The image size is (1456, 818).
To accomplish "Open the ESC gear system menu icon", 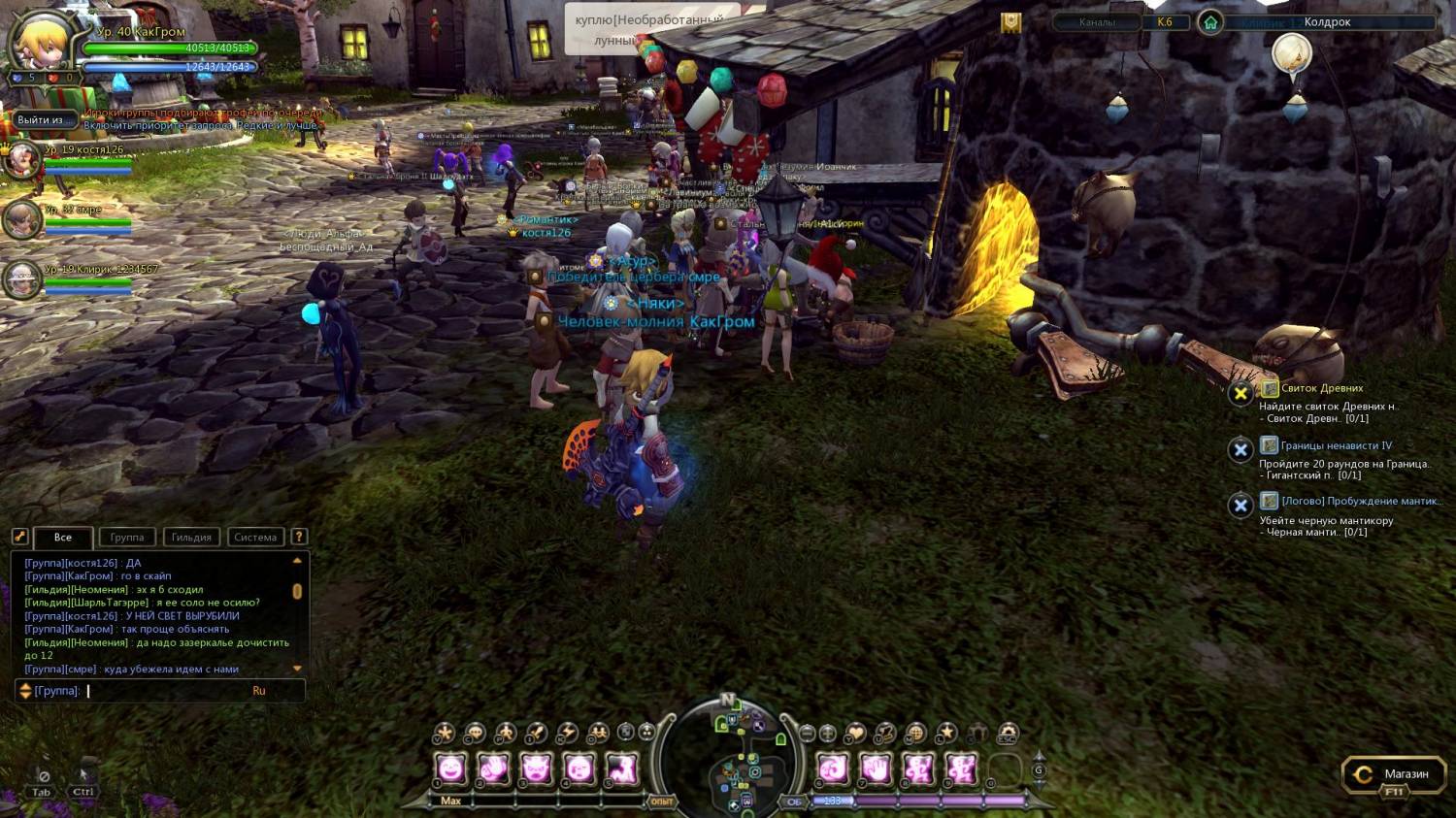I will coord(1009,734).
